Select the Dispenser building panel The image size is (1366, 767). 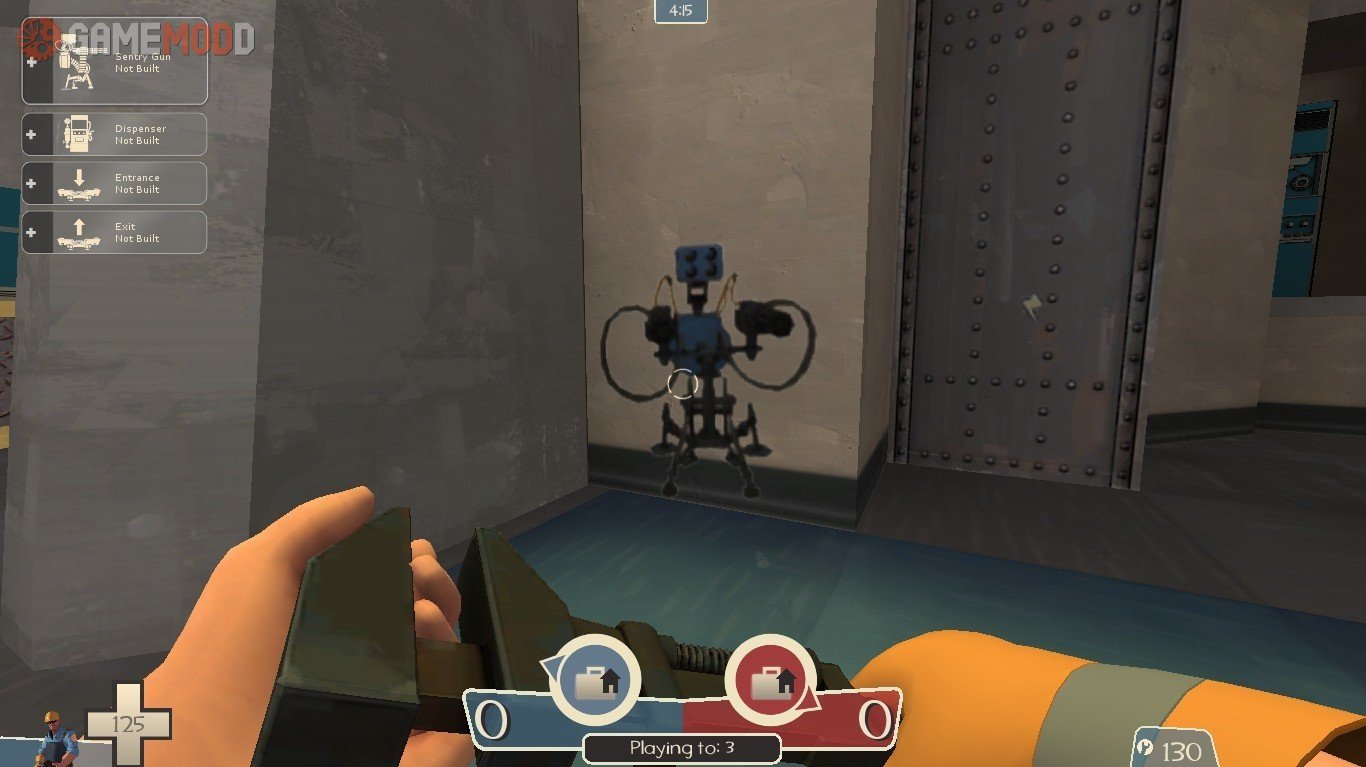[114, 134]
